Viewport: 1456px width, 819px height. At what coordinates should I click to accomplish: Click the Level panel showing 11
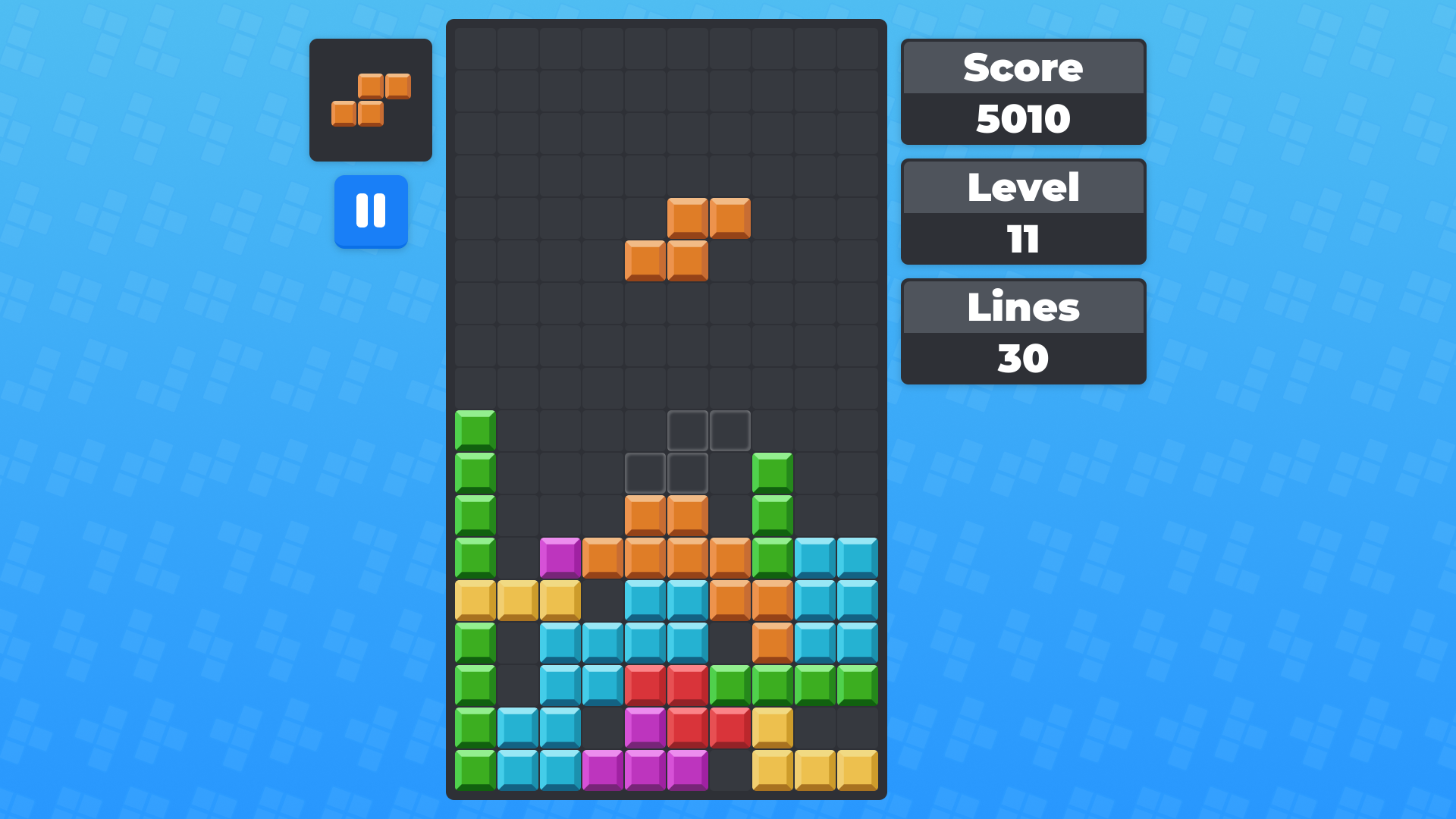point(1022,239)
